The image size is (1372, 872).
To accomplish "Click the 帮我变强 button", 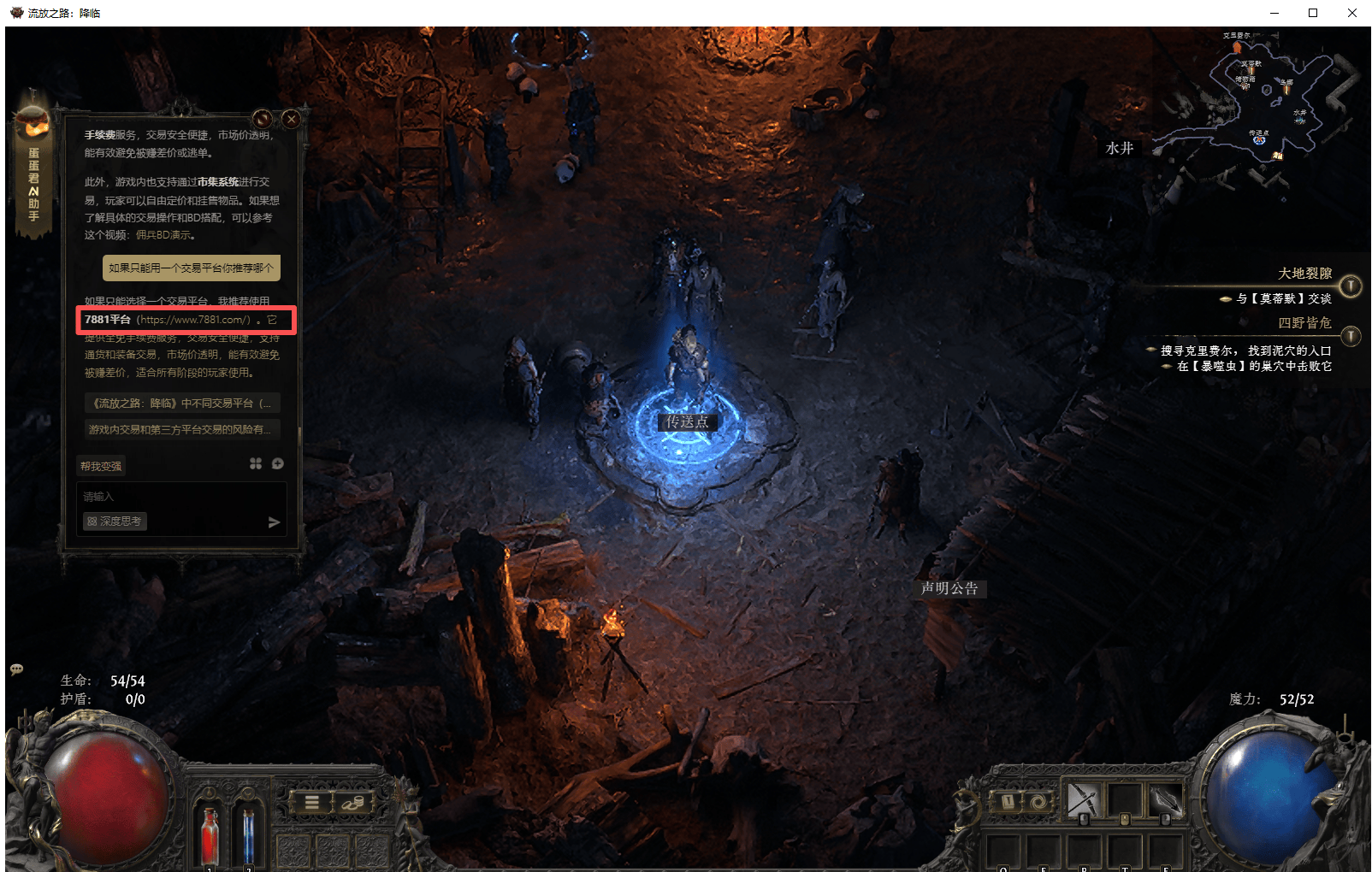I will point(101,466).
